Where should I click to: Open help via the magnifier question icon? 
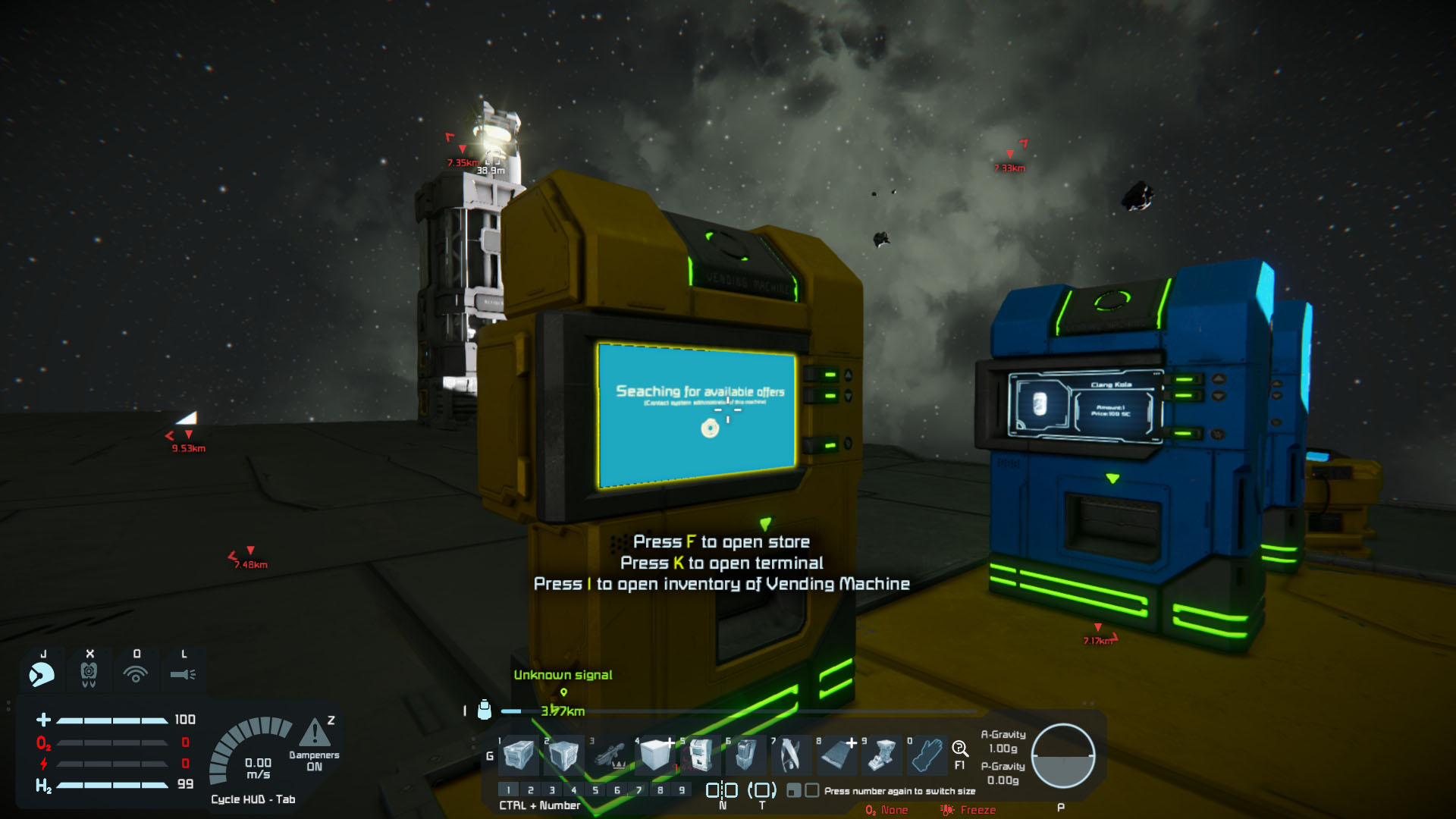tap(960, 749)
